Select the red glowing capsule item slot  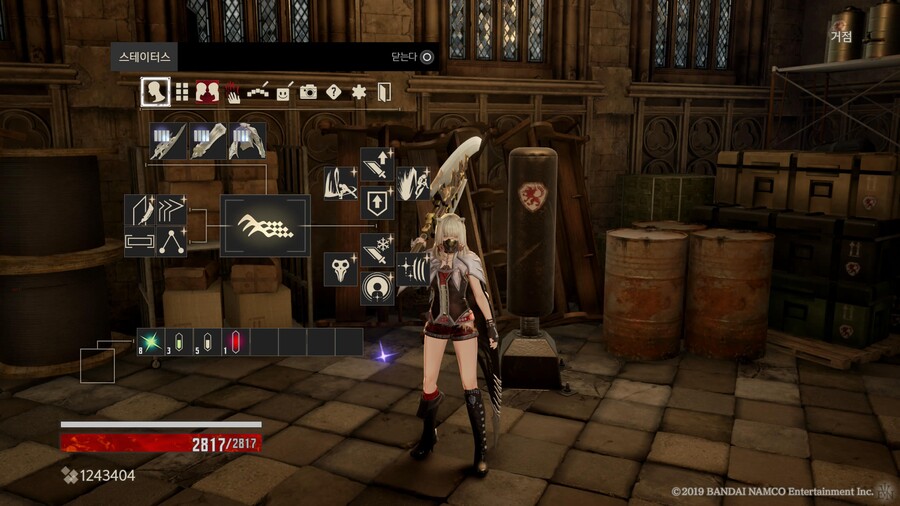(x=235, y=342)
